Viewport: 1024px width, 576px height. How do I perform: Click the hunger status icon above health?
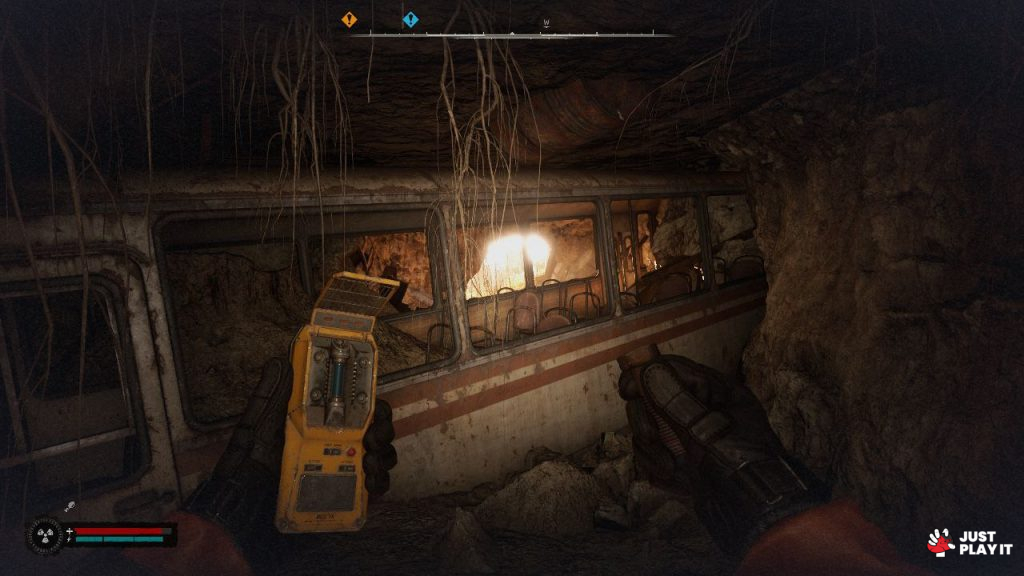click(x=72, y=508)
